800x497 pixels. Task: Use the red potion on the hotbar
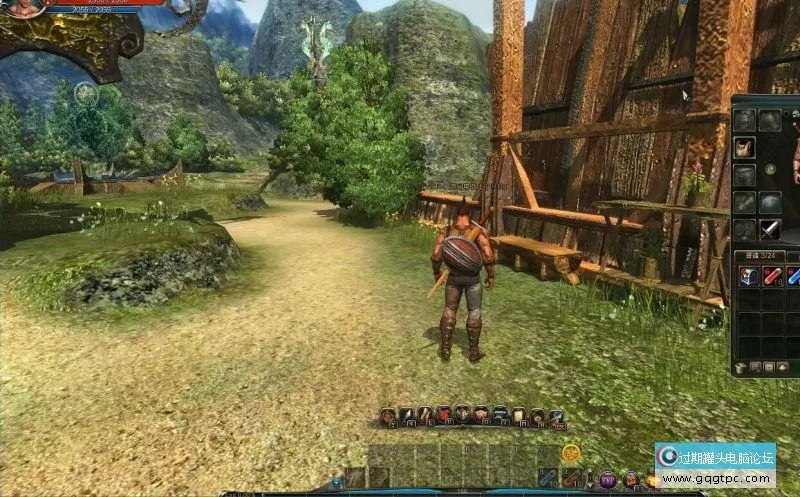571,478
